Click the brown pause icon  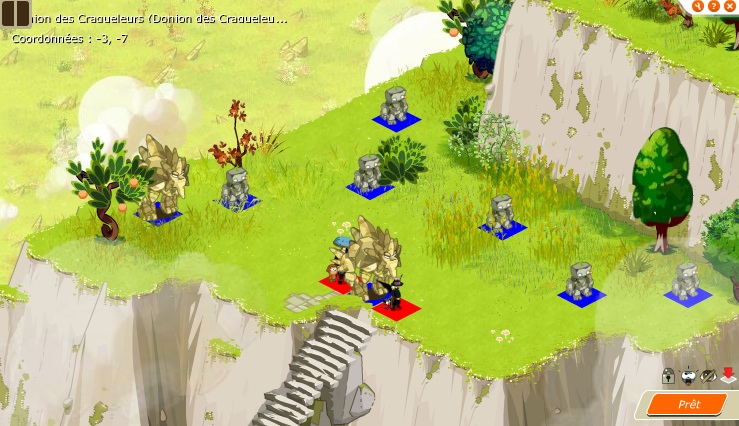[x=15, y=14]
